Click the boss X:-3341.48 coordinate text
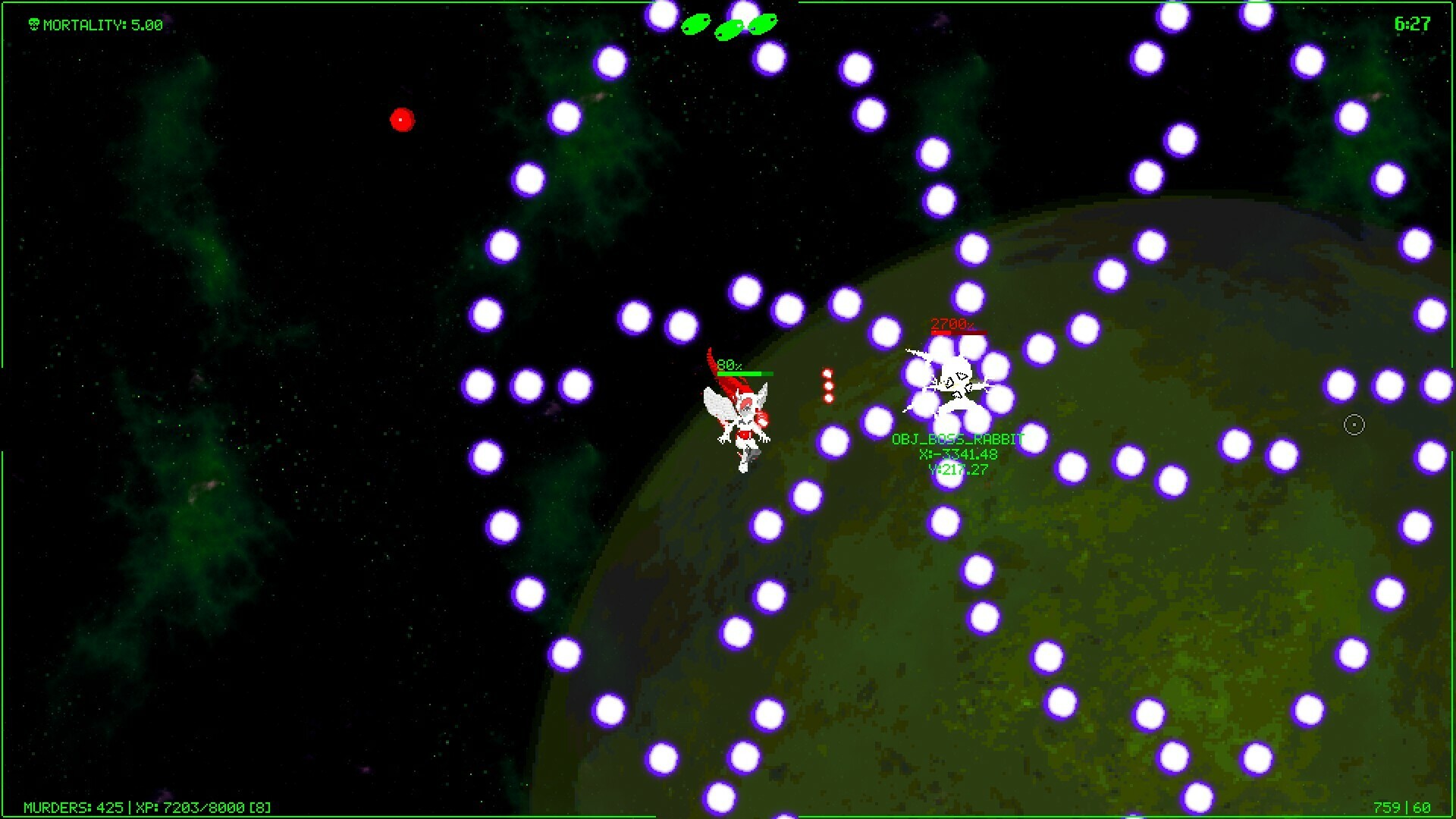The width and height of the screenshot is (1456, 819). pyautogui.click(x=957, y=453)
